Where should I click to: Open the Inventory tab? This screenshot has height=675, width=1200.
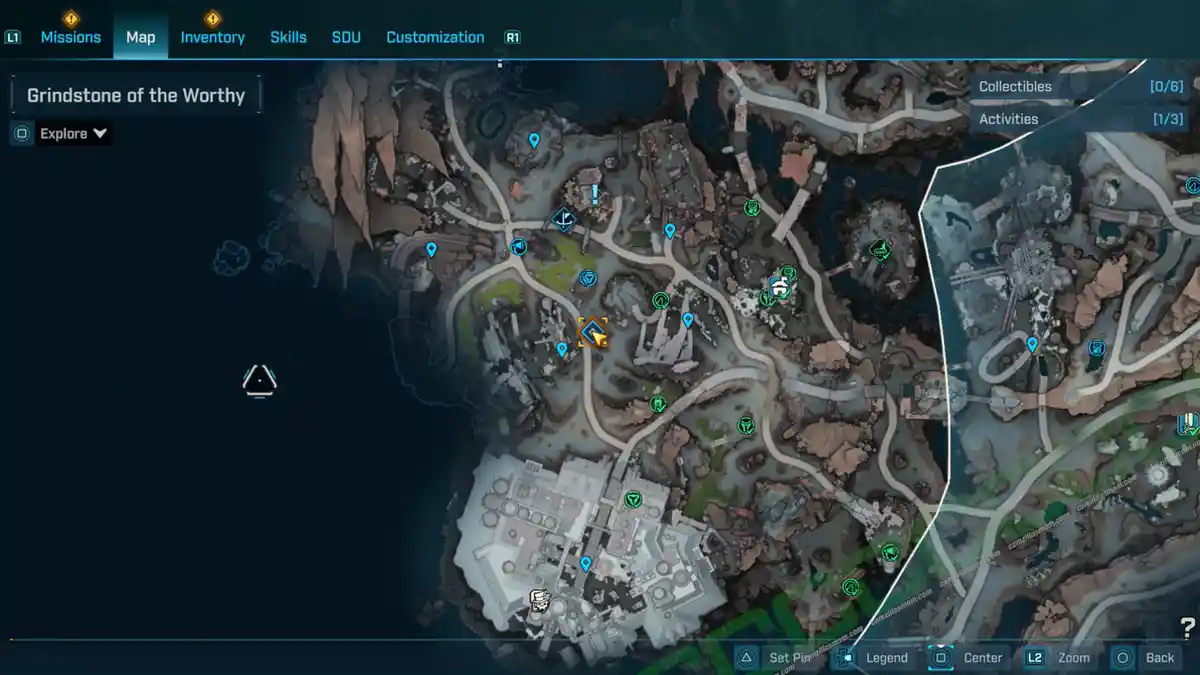(212, 37)
